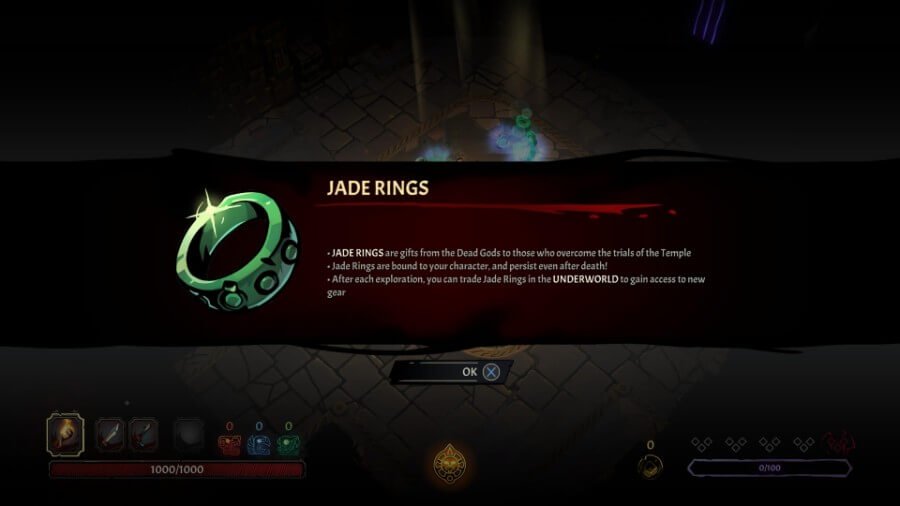The height and width of the screenshot is (506, 900).
Task: Choose the axe weapon slot
Action: point(142,436)
